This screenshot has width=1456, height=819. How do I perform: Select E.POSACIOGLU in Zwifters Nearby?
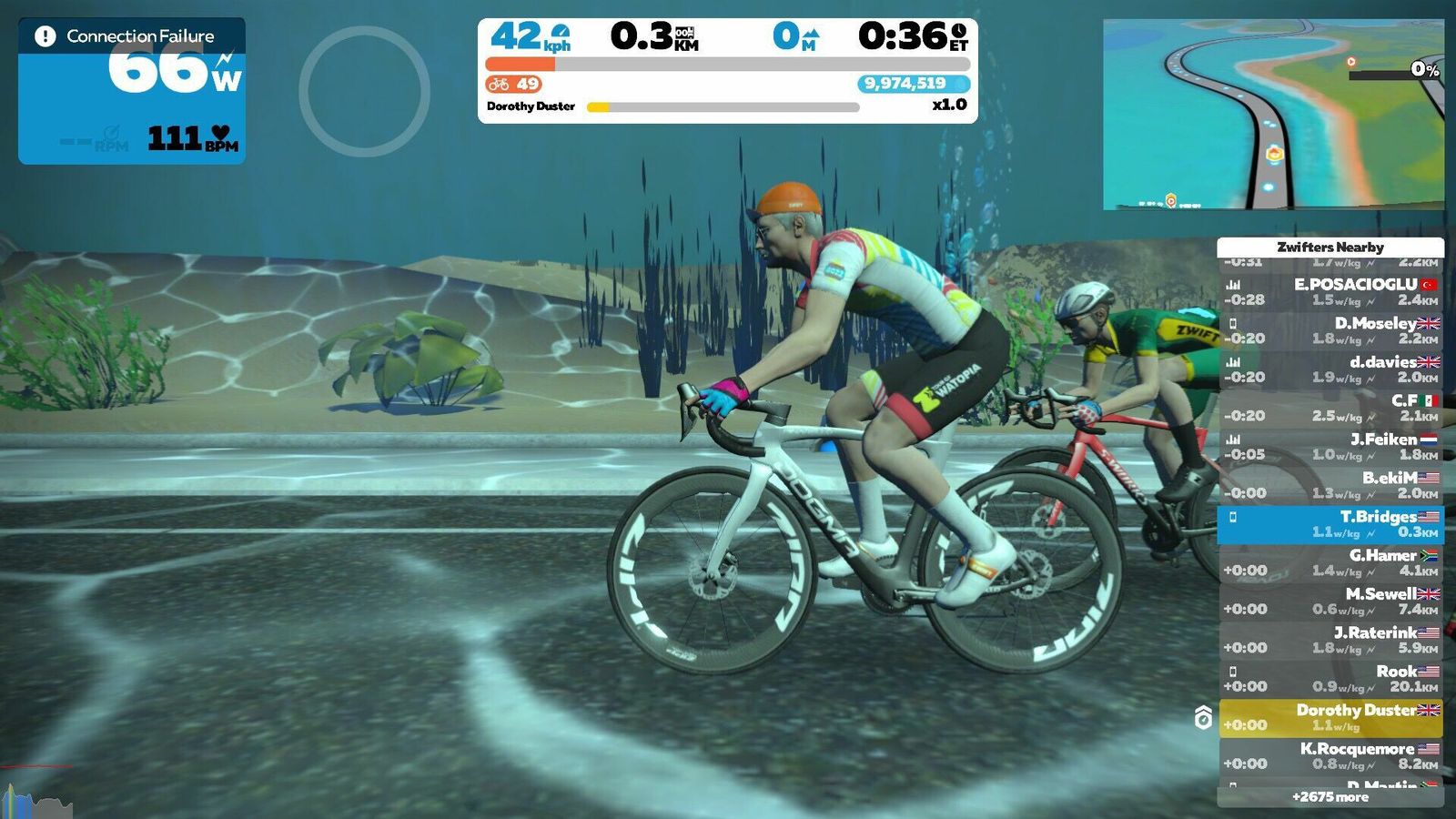click(1330, 292)
